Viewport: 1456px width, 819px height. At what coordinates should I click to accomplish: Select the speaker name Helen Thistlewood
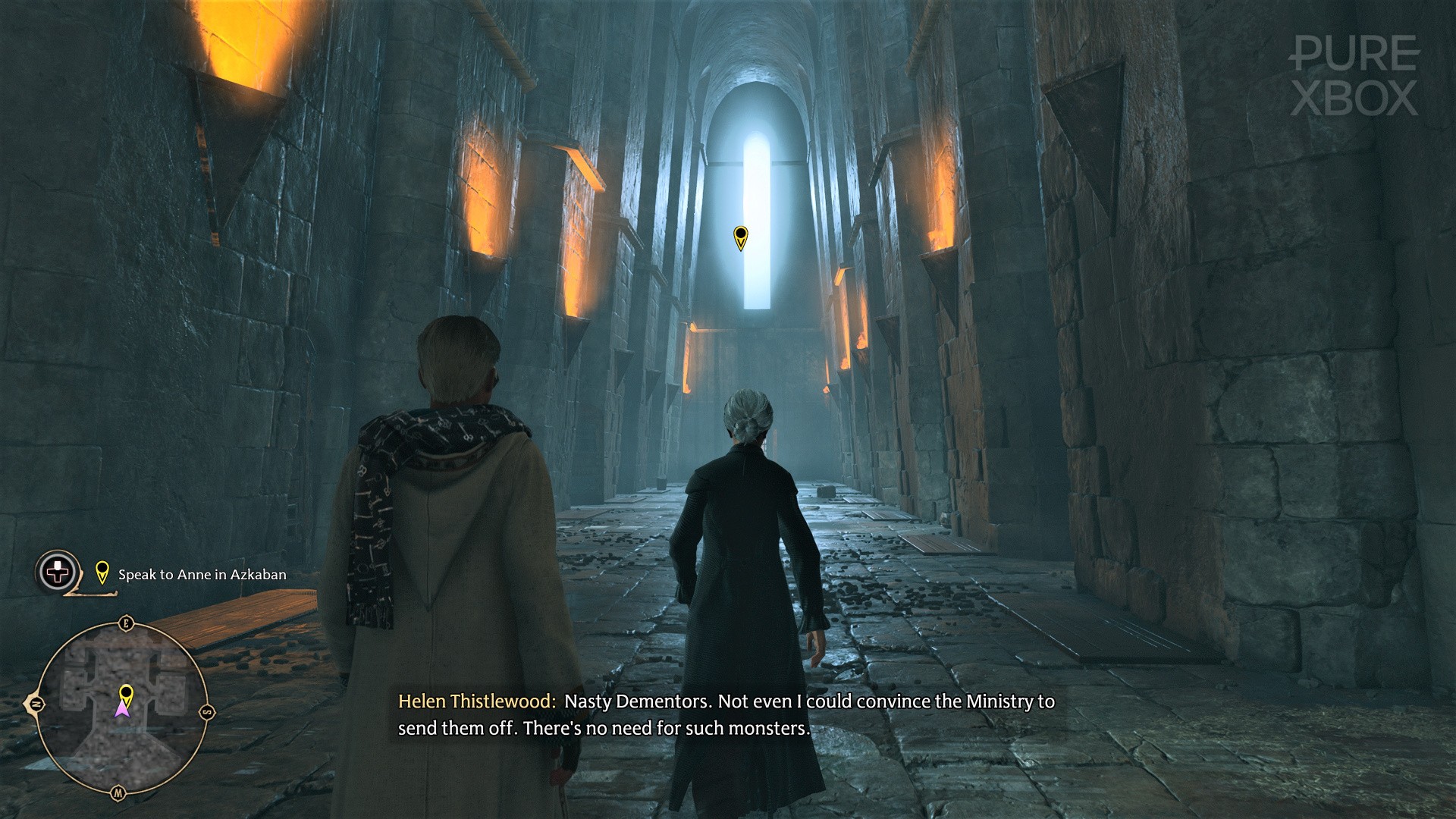(476, 702)
